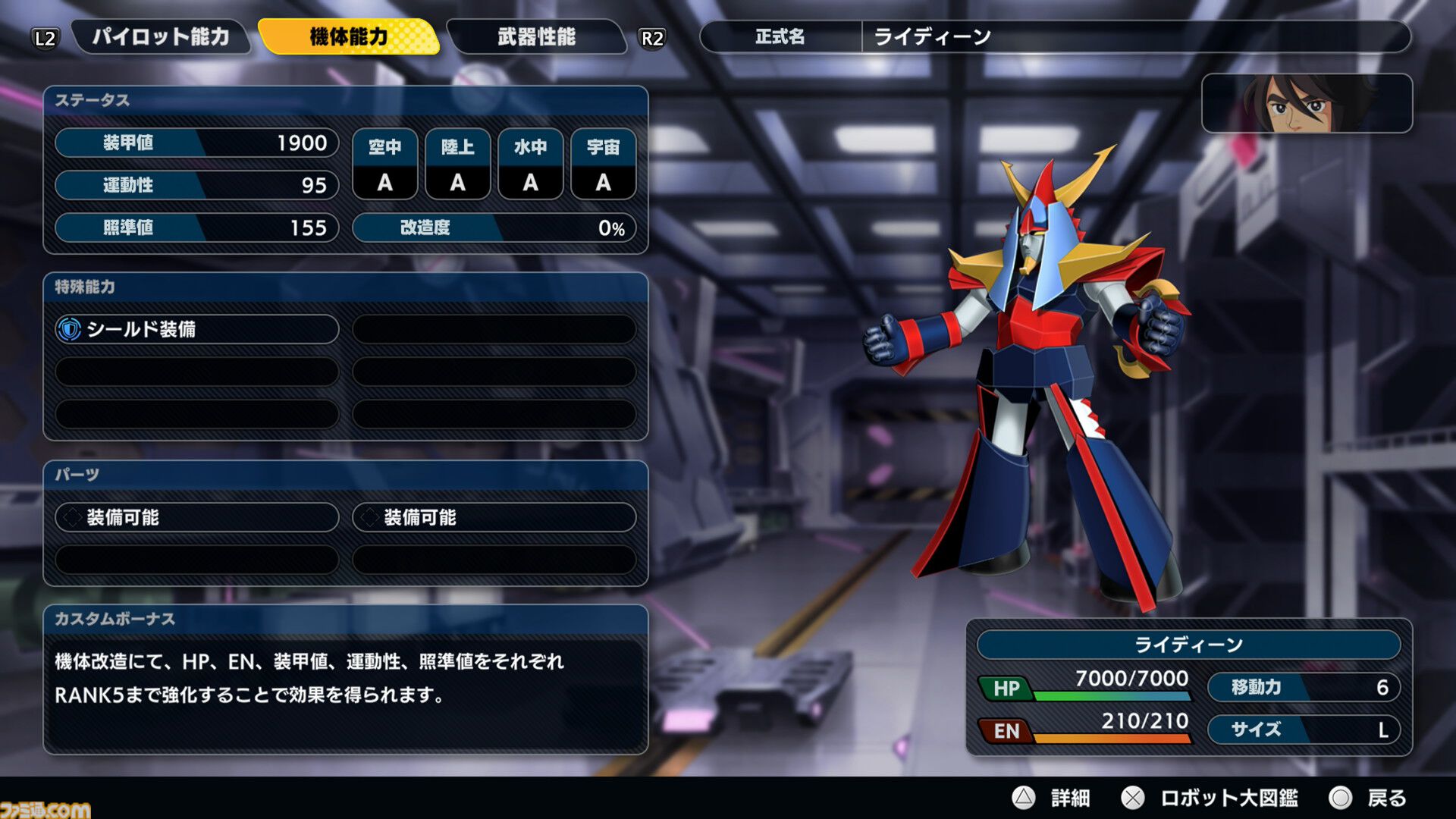
Task: Click the diamond icon on the right 装備可能 slot
Action: click(369, 518)
